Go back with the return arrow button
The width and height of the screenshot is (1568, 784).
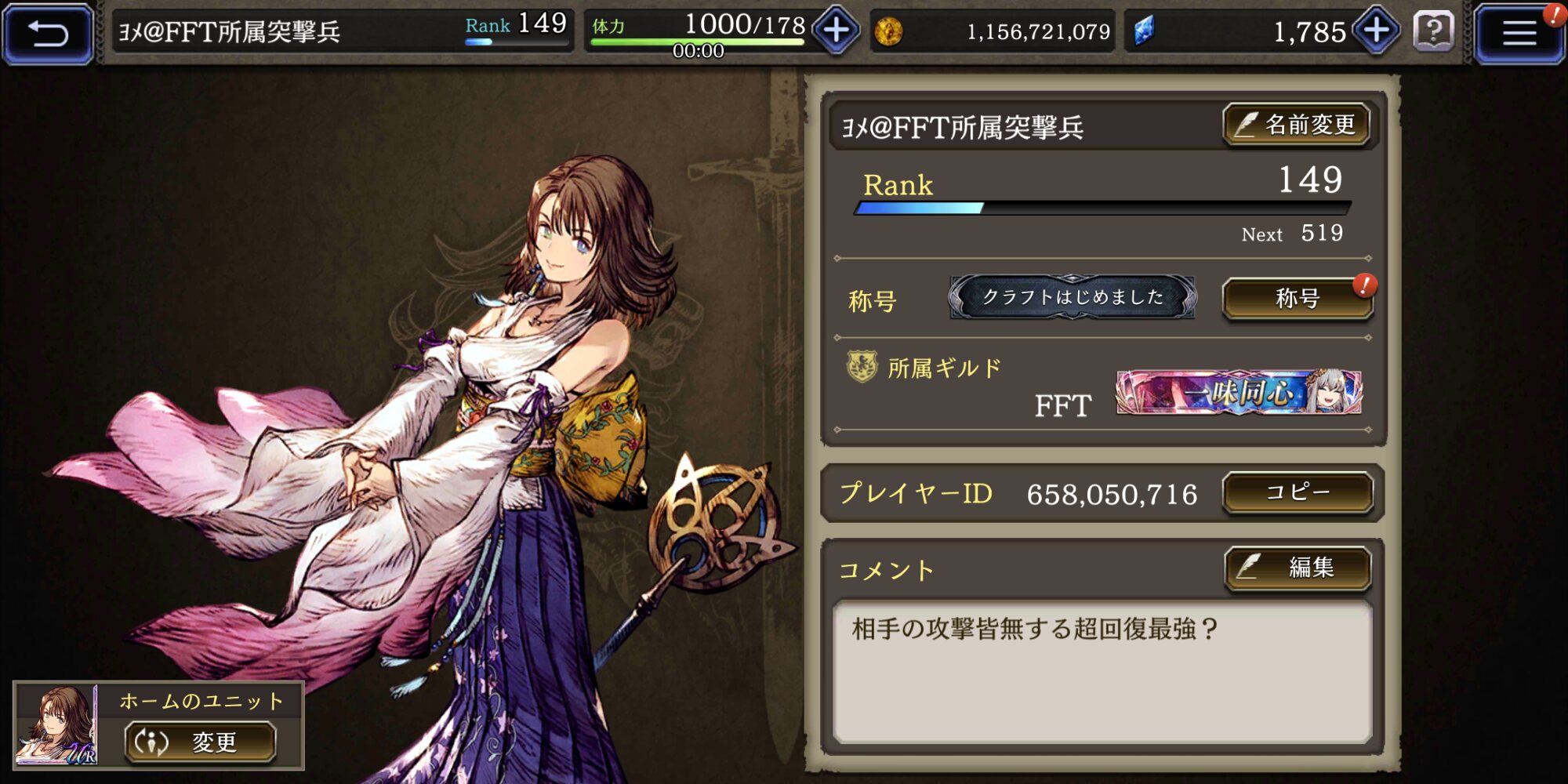[x=49, y=34]
